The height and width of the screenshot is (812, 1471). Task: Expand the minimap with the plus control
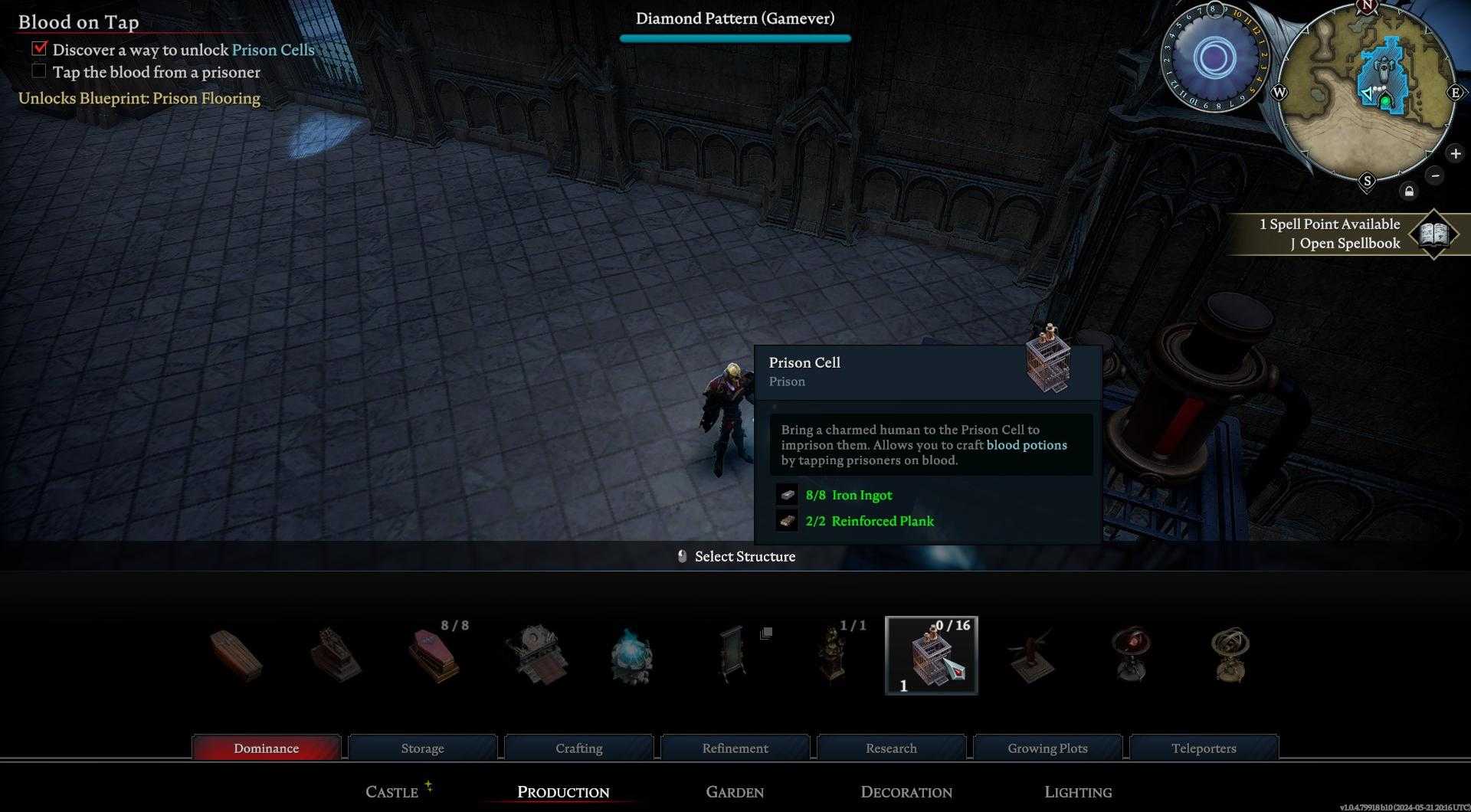(1453, 153)
